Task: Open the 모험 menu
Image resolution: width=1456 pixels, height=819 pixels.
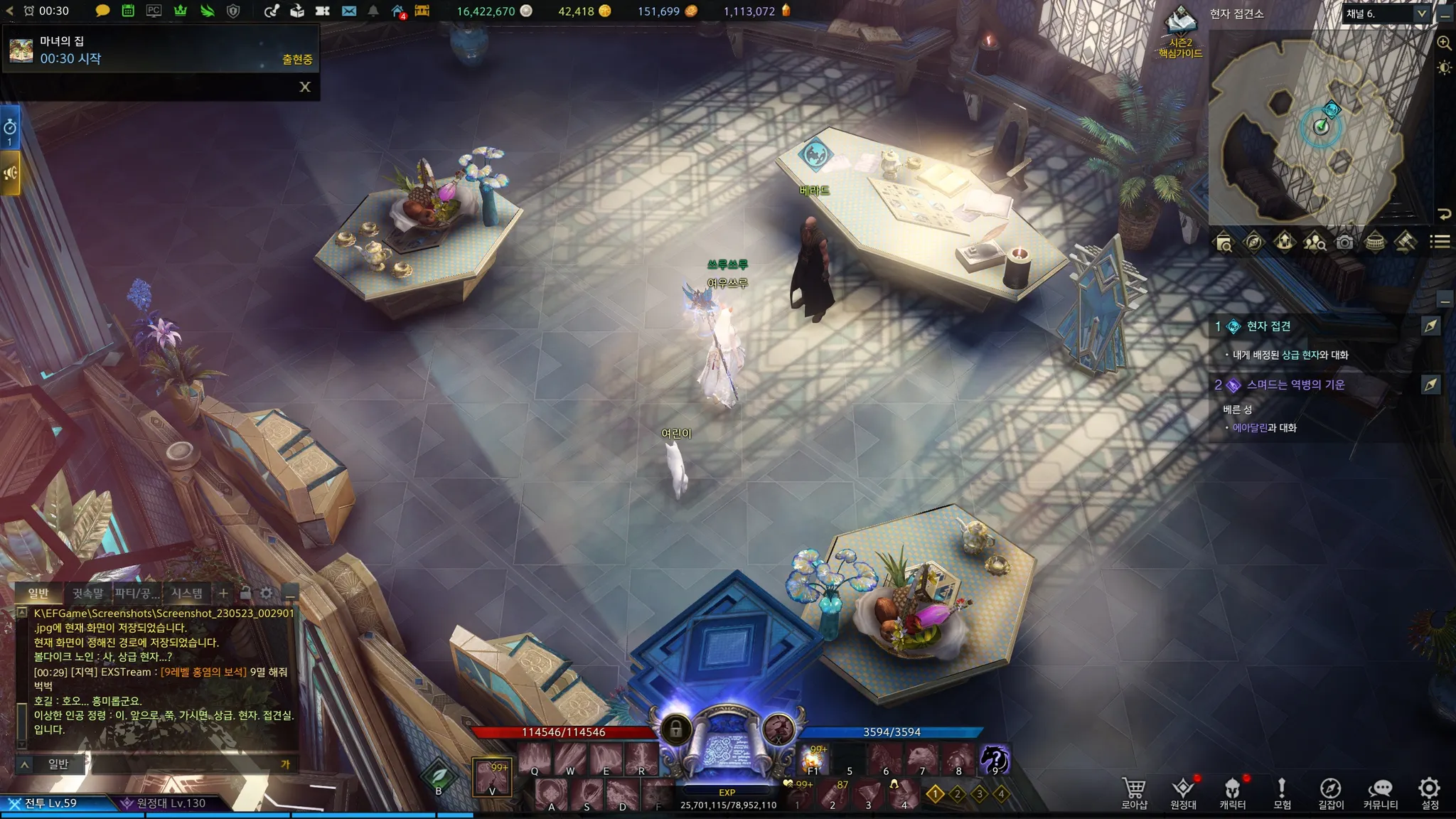Action: click(x=1282, y=793)
